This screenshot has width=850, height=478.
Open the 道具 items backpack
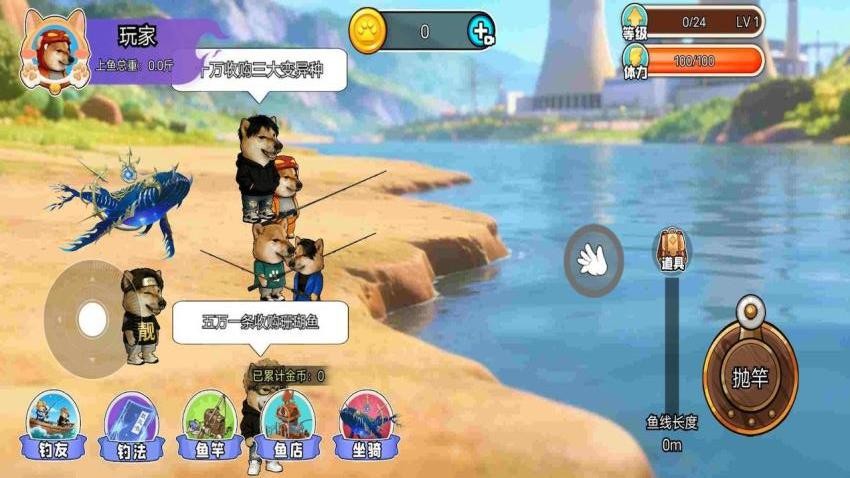672,250
